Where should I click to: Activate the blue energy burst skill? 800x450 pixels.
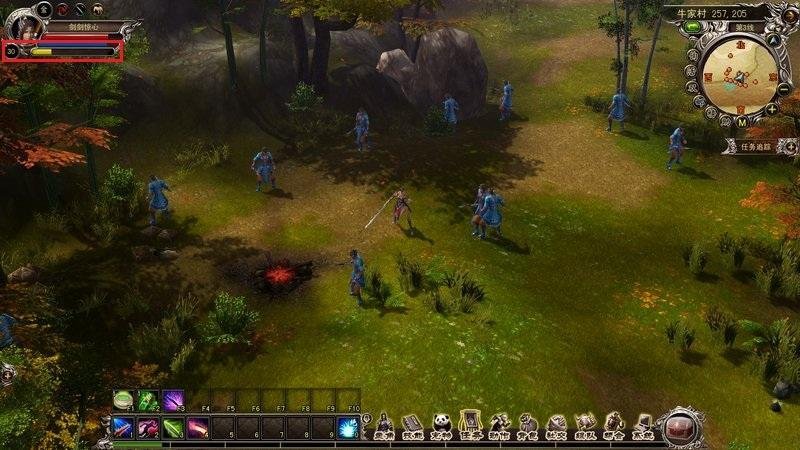pyautogui.click(x=348, y=428)
